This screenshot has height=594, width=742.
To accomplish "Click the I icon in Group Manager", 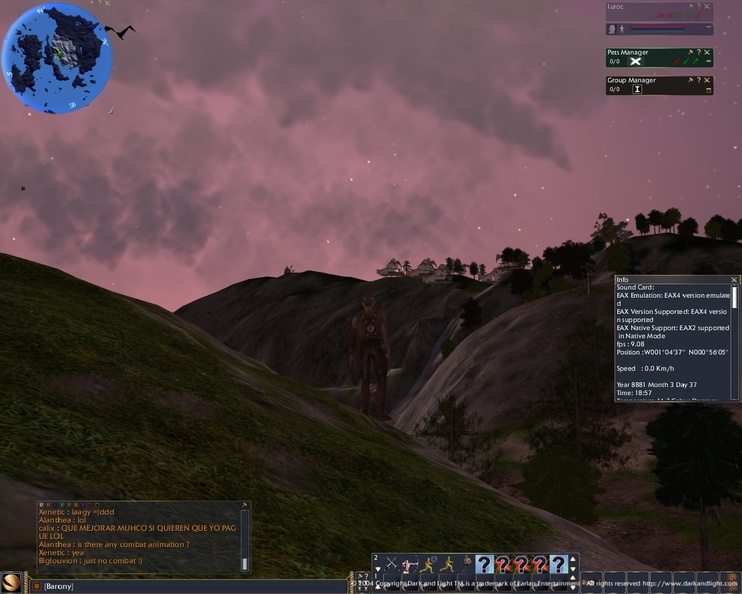I will [x=637, y=89].
